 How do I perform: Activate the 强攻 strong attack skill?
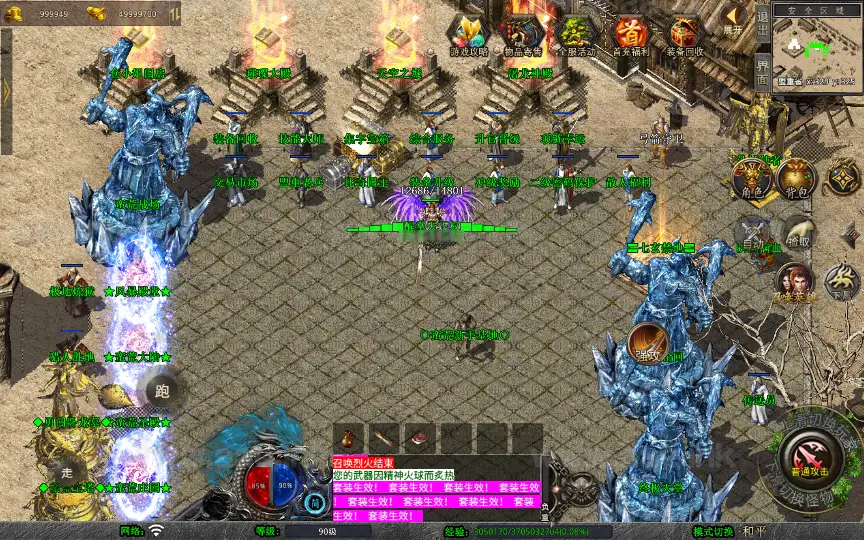coord(646,343)
